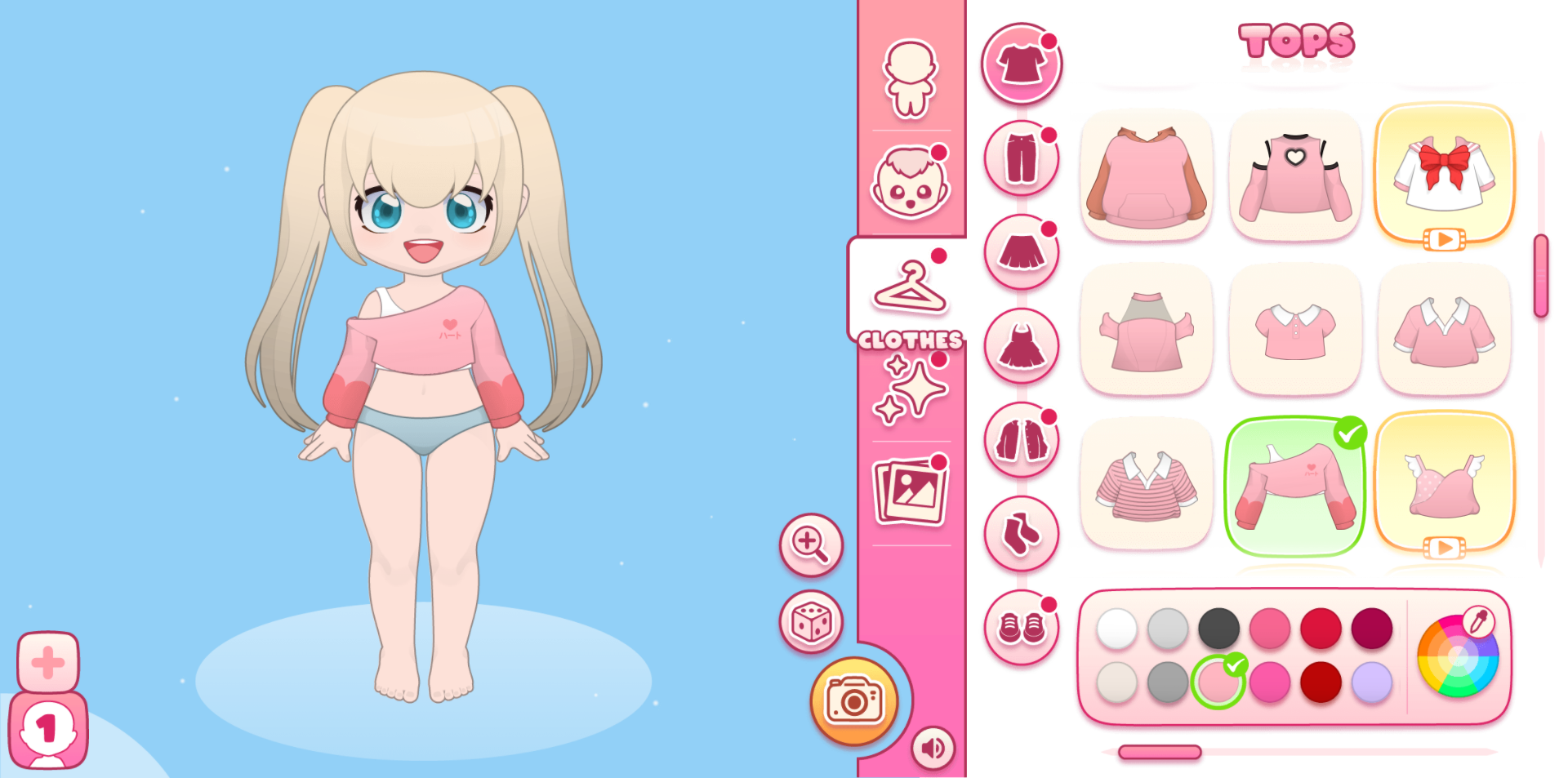Open the Tops category icon
The height and width of the screenshot is (778, 1568).
tap(1022, 64)
